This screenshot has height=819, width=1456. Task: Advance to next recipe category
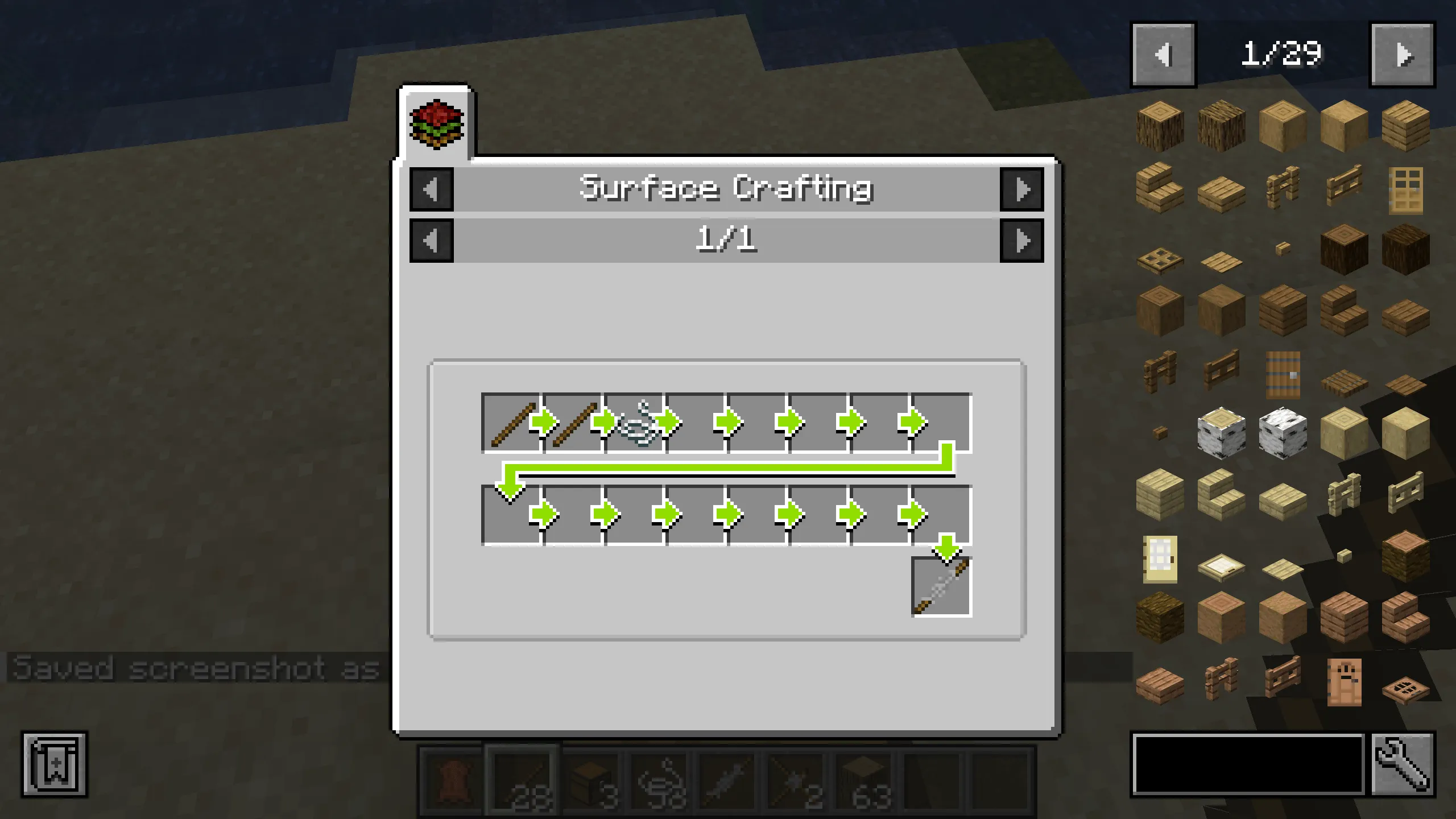tap(1024, 190)
